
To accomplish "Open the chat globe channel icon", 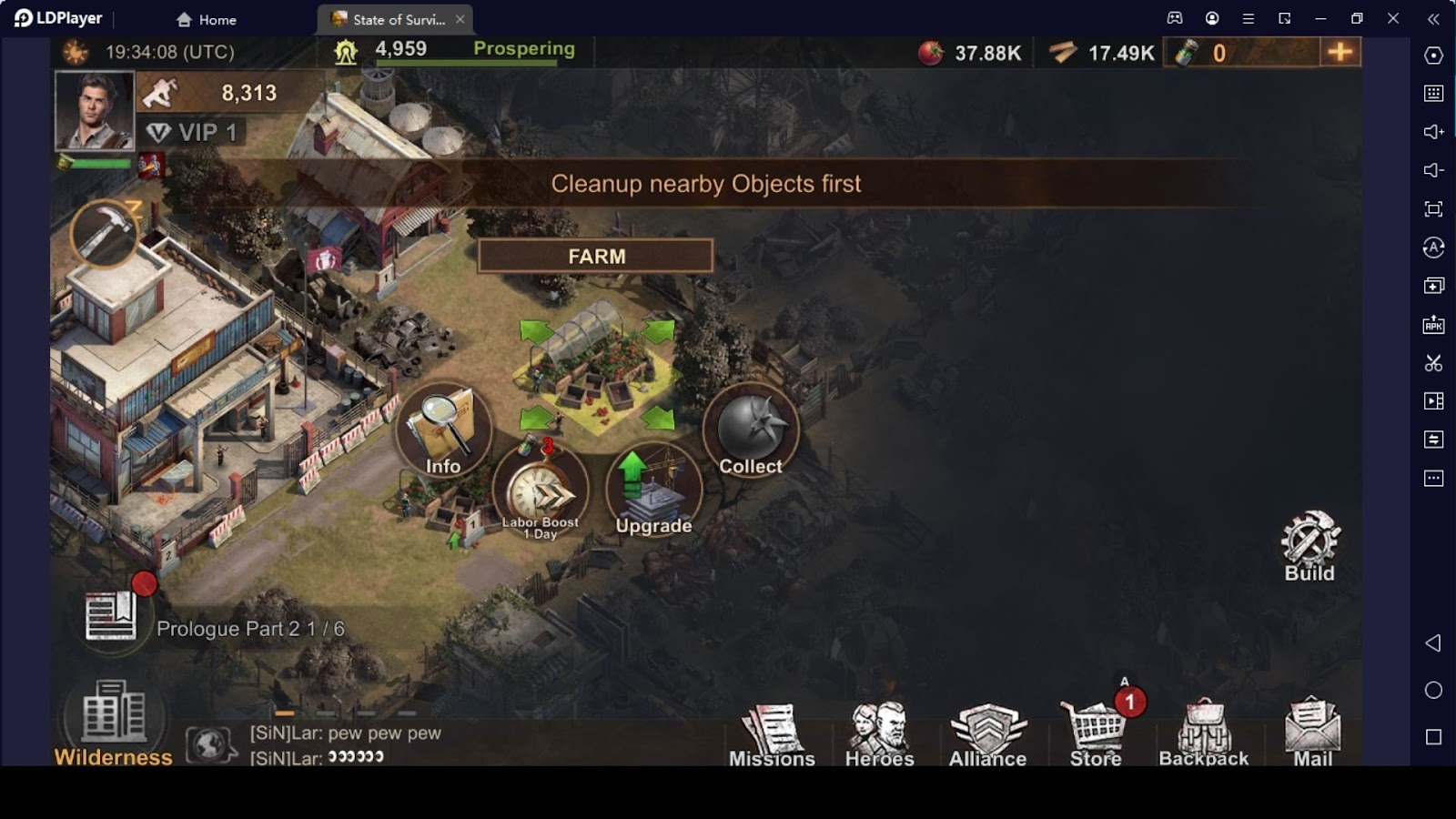I will point(210,745).
